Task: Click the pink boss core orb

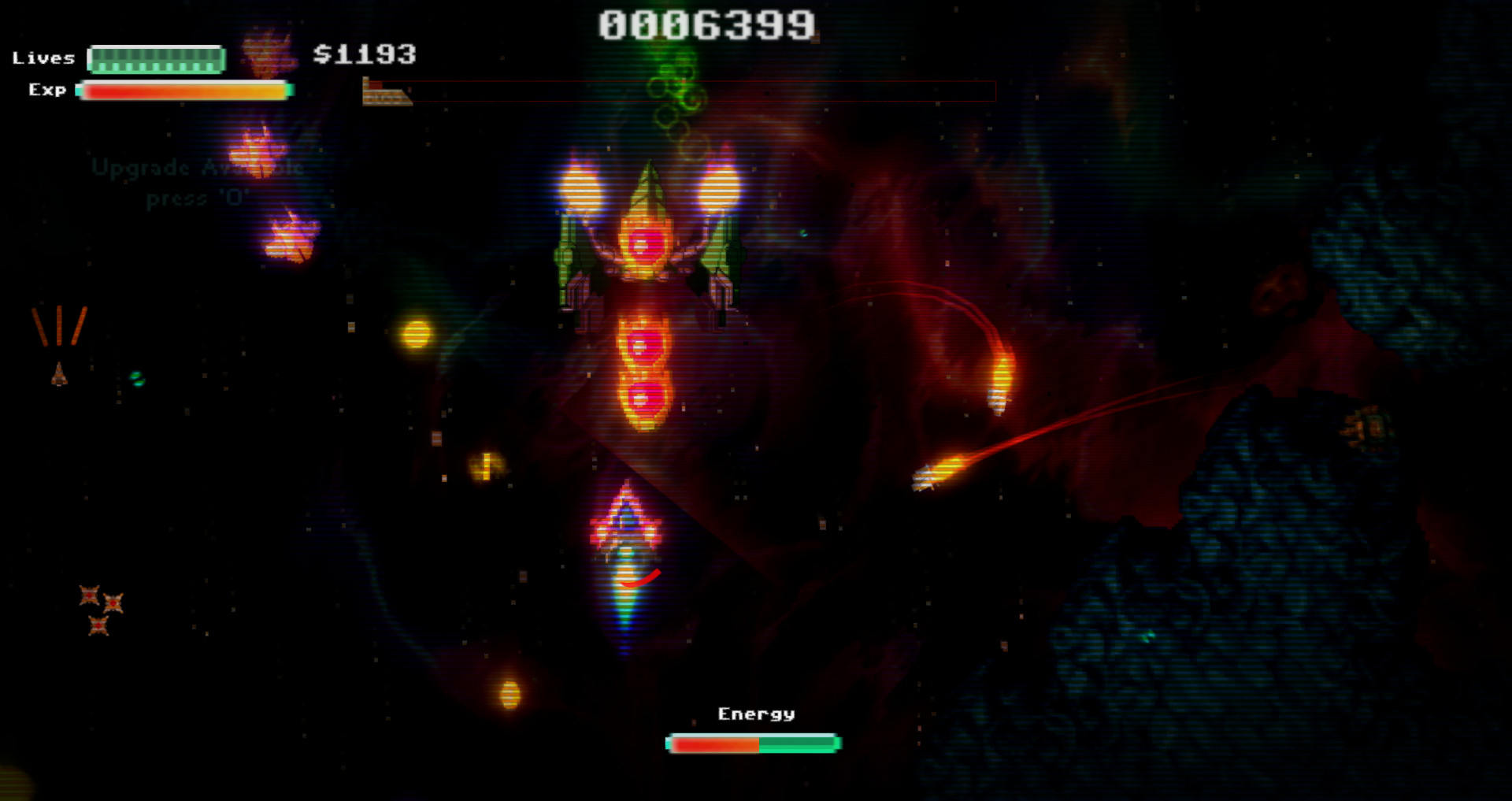Action: coord(643,244)
